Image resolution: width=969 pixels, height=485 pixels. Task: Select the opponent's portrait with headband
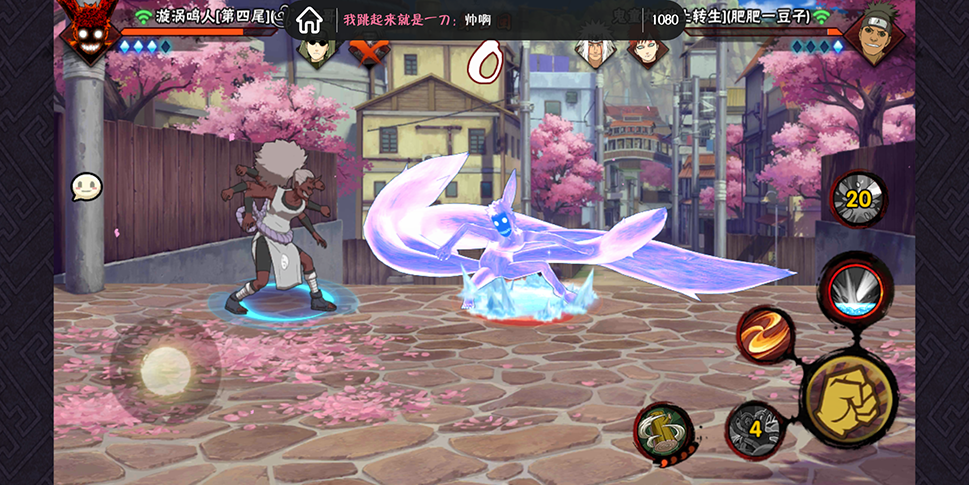coord(875,32)
